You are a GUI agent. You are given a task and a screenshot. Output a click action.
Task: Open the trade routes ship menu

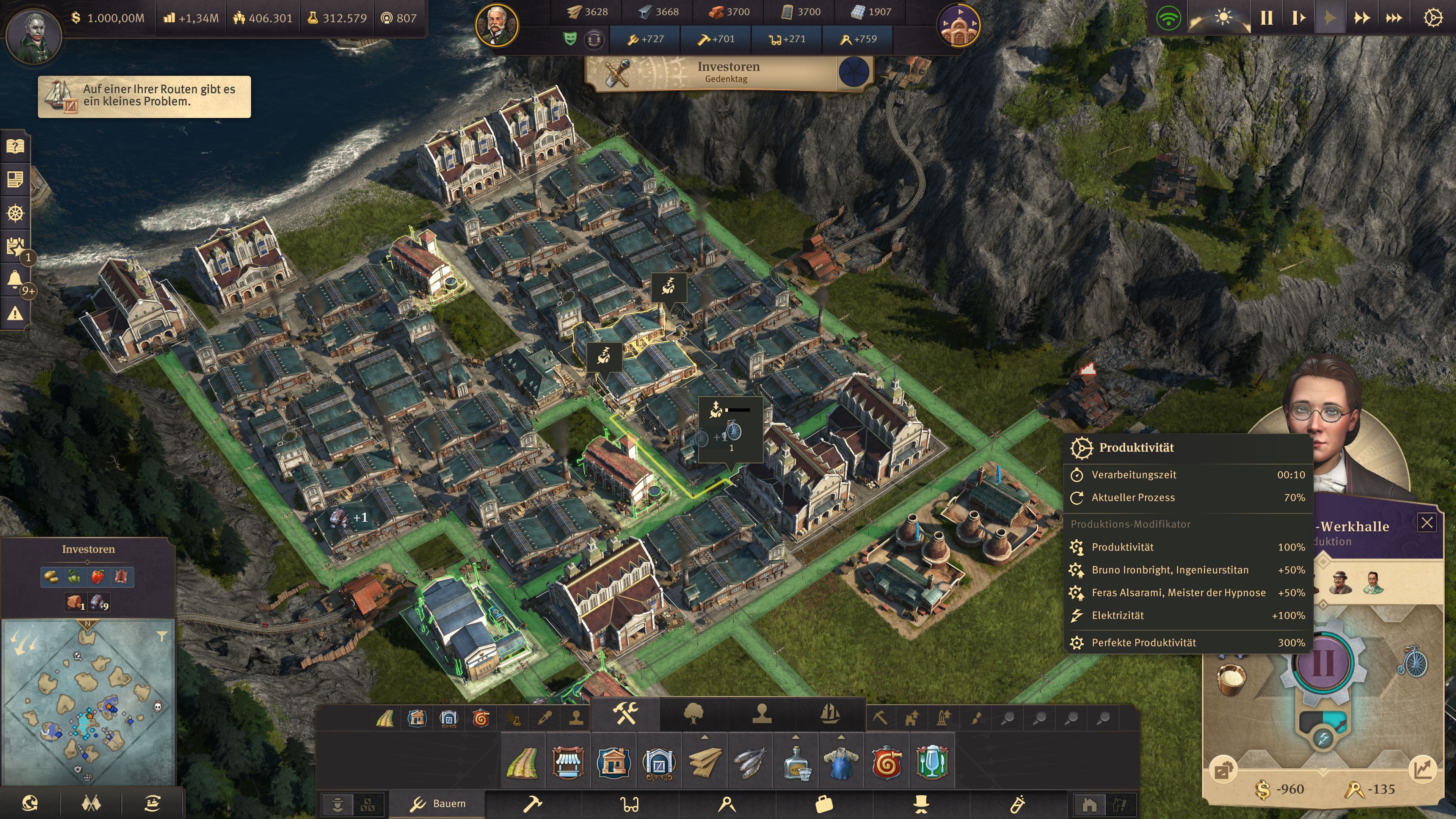tap(152, 803)
